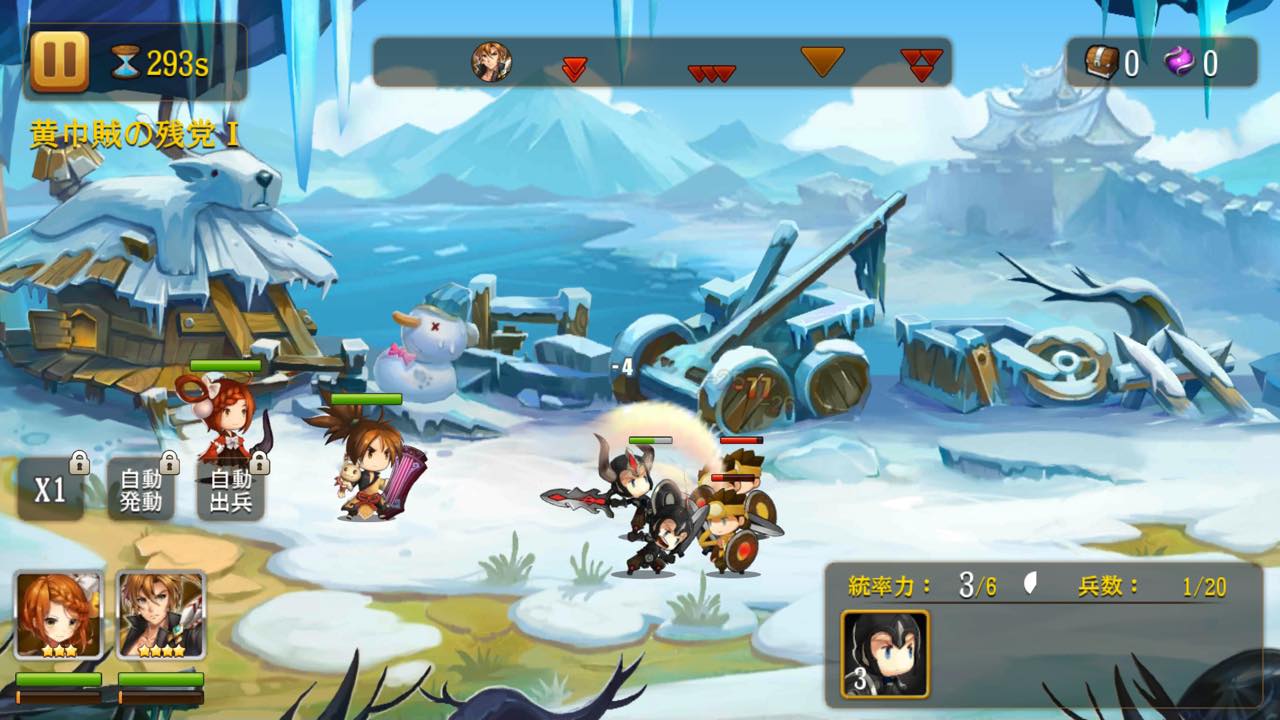Click the purple gem counter icon
Screen dimensions: 1280x720
click(x=1180, y=63)
